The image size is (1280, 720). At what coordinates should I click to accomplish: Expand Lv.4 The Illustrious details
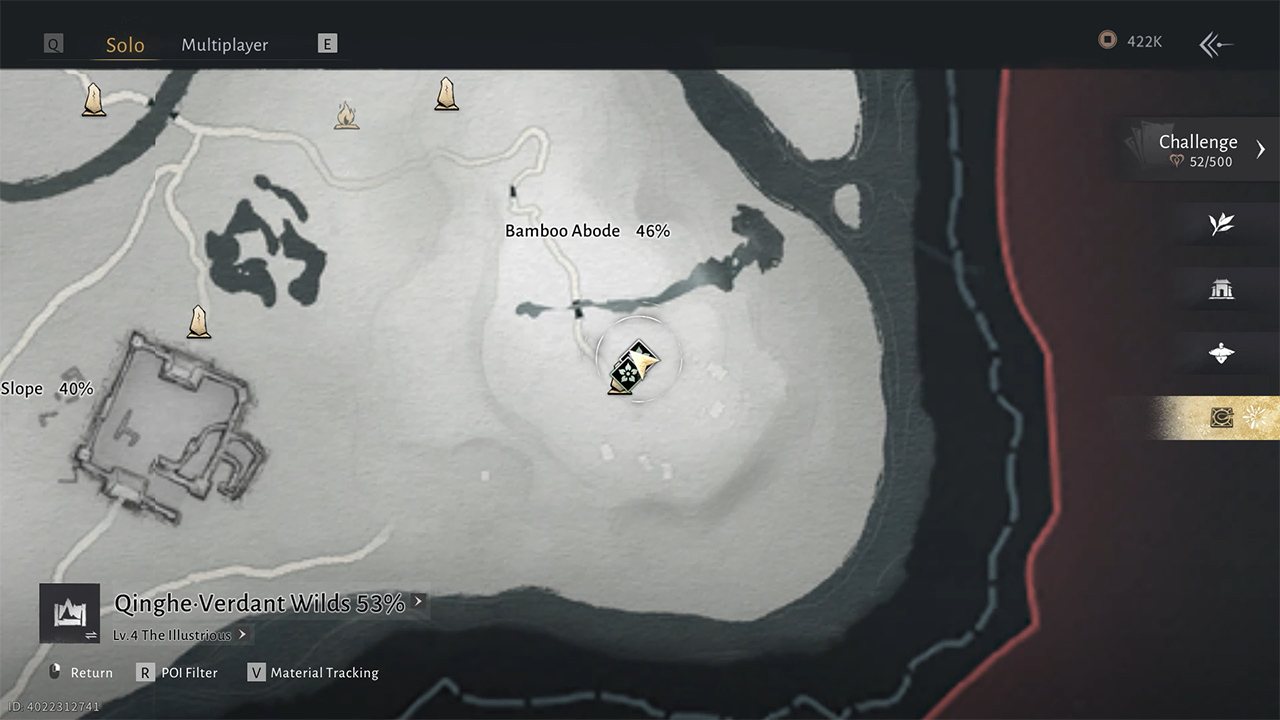(180, 635)
